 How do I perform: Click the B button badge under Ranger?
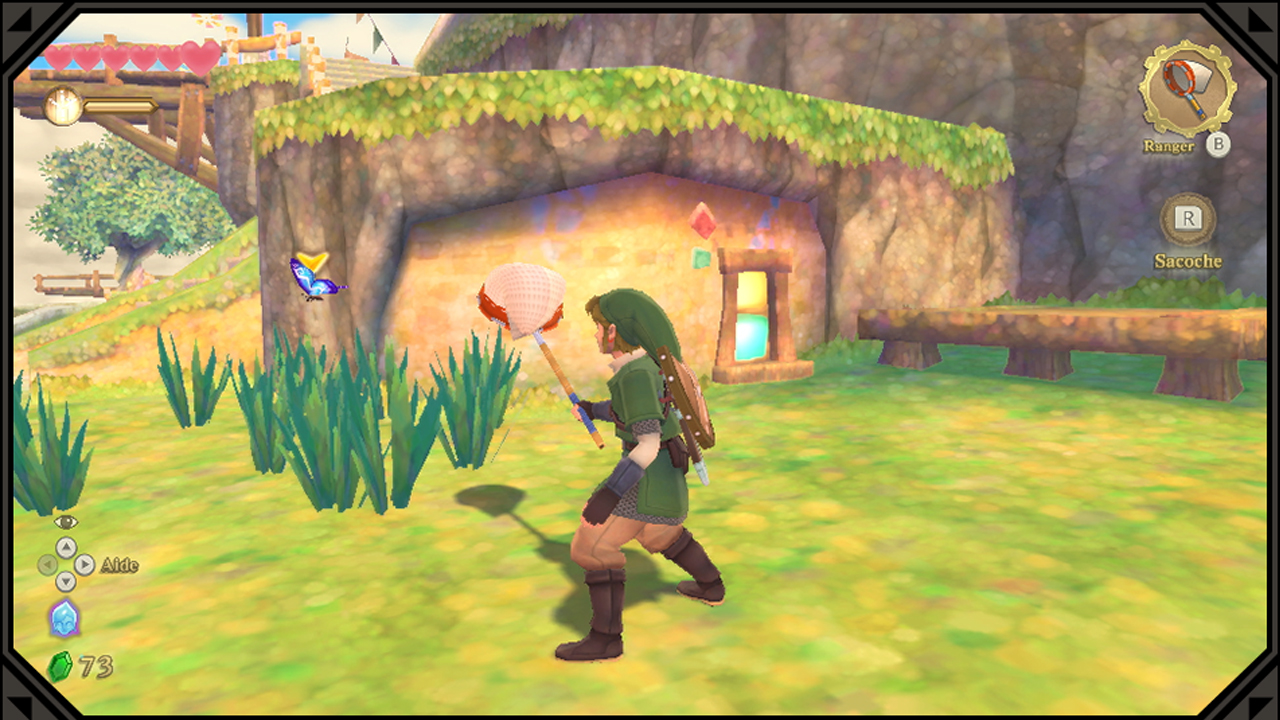point(1219,146)
